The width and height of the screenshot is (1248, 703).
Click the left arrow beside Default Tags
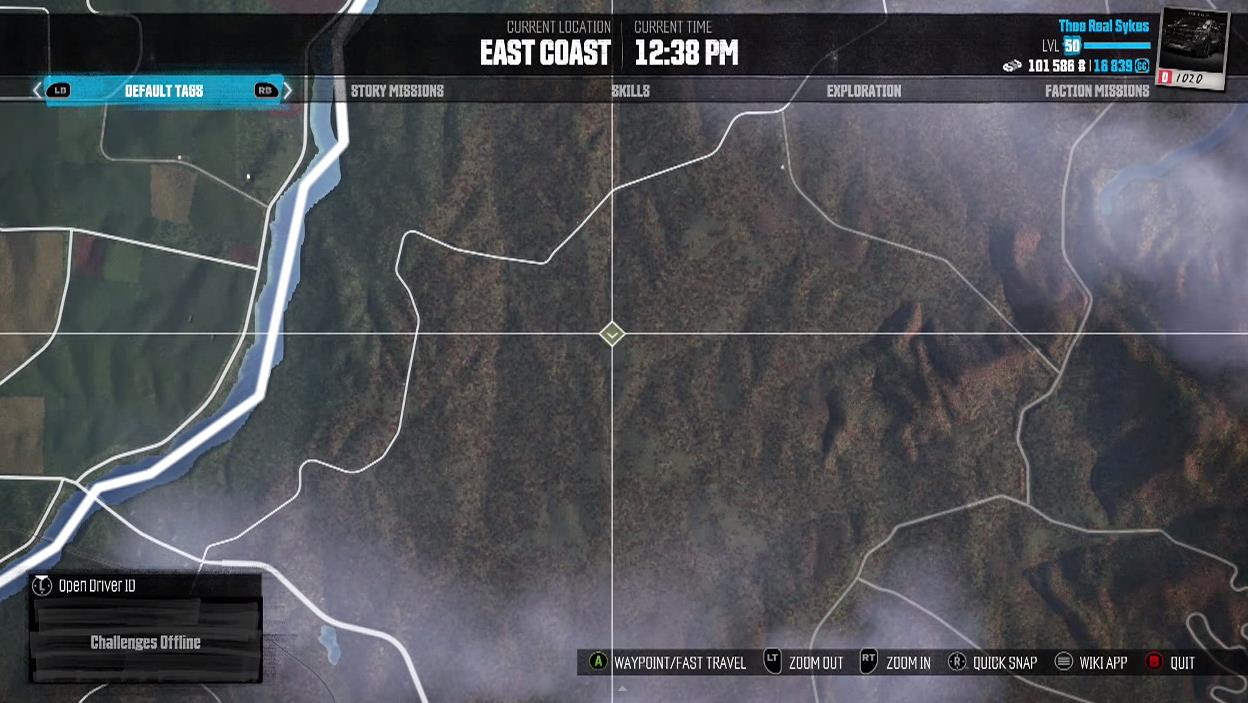point(38,91)
